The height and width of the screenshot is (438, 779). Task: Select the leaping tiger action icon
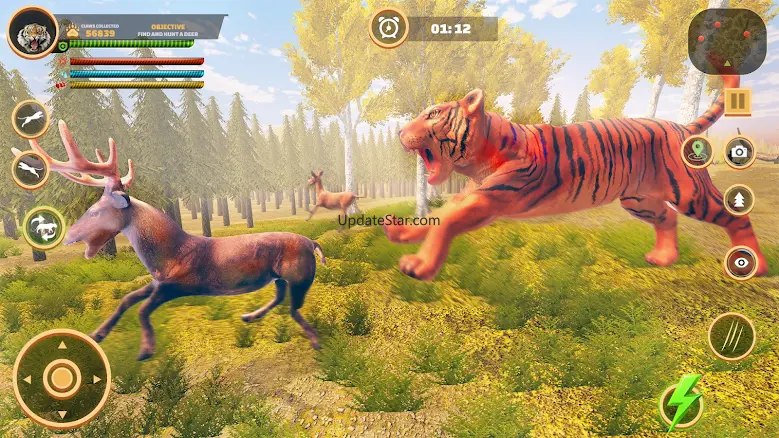31,168
